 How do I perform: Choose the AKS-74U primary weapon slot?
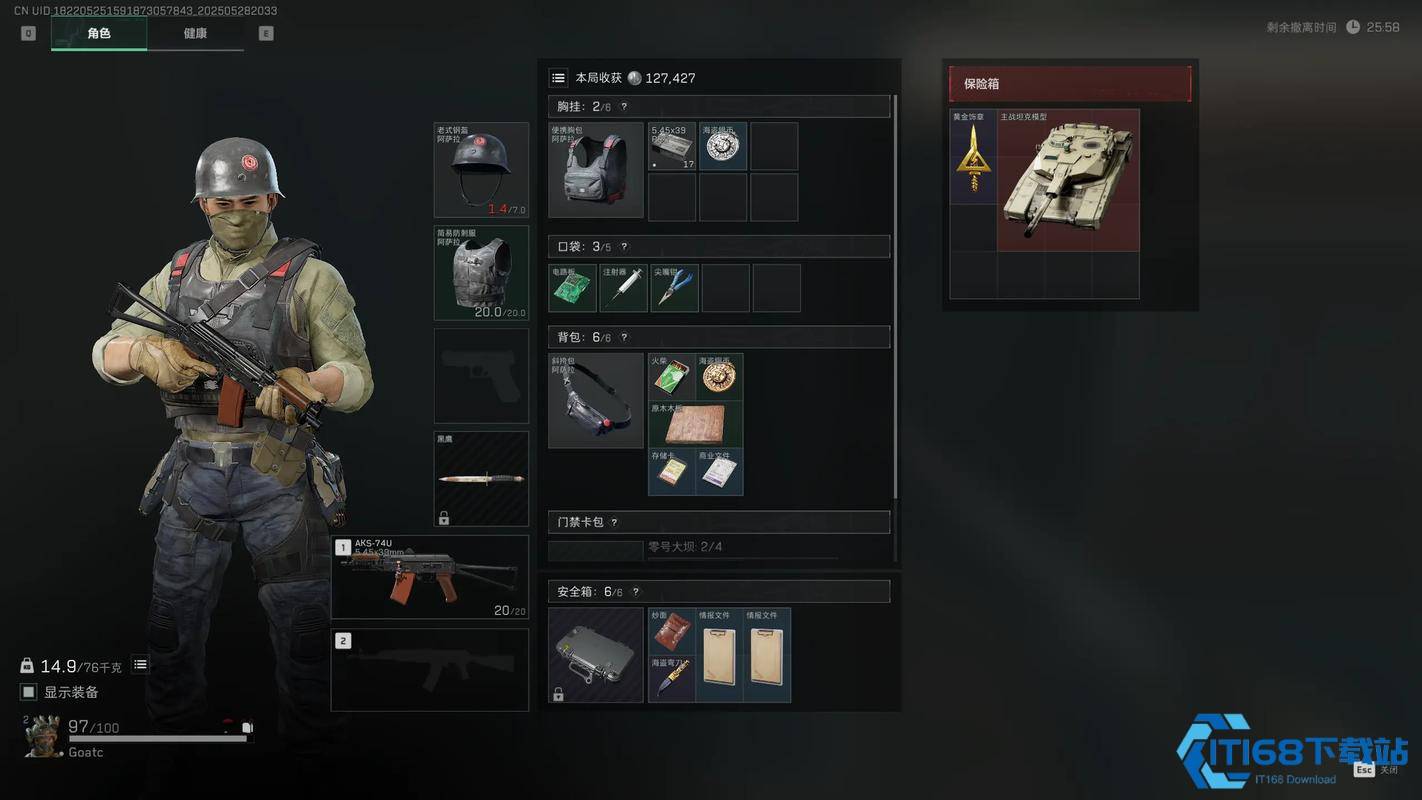(x=430, y=578)
